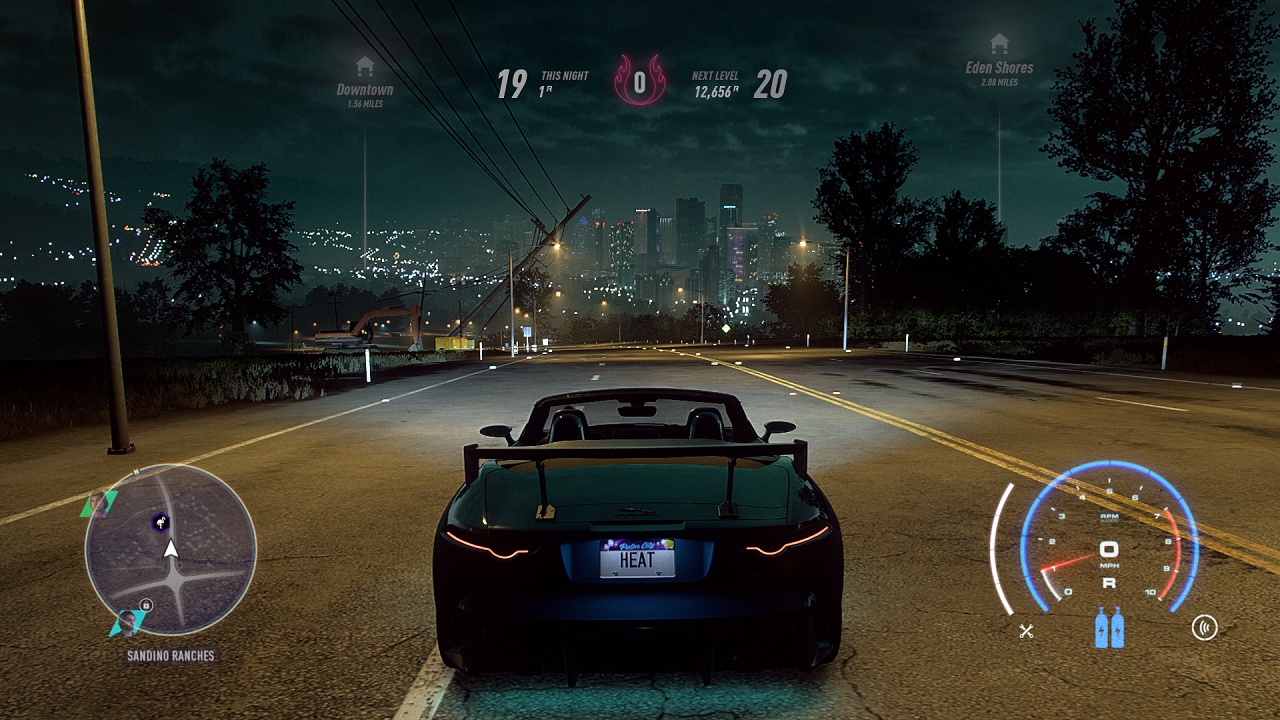This screenshot has height=720, width=1280.
Task: Click the Eden Shores safehouse waypoint marker
Action: tap(998, 44)
